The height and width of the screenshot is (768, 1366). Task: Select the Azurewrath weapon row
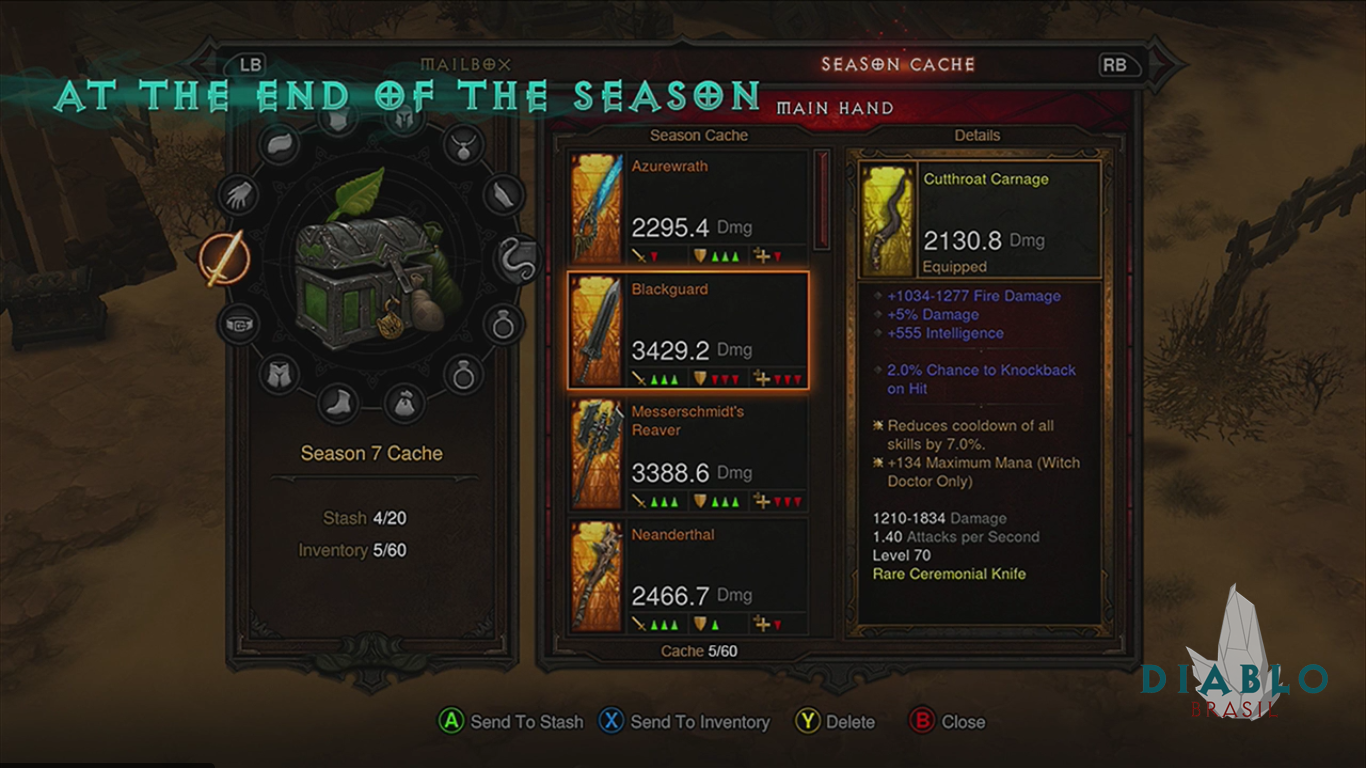(687, 208)
